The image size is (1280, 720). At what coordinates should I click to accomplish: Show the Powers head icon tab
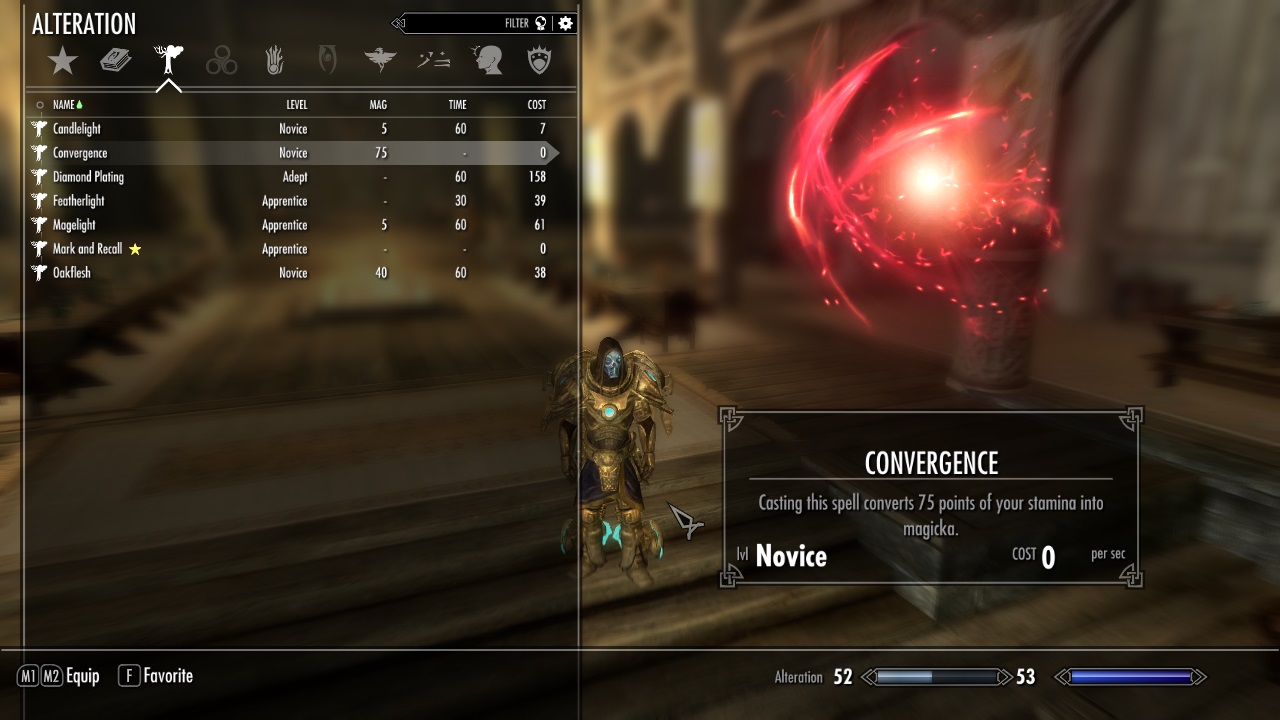click(487, 62)
